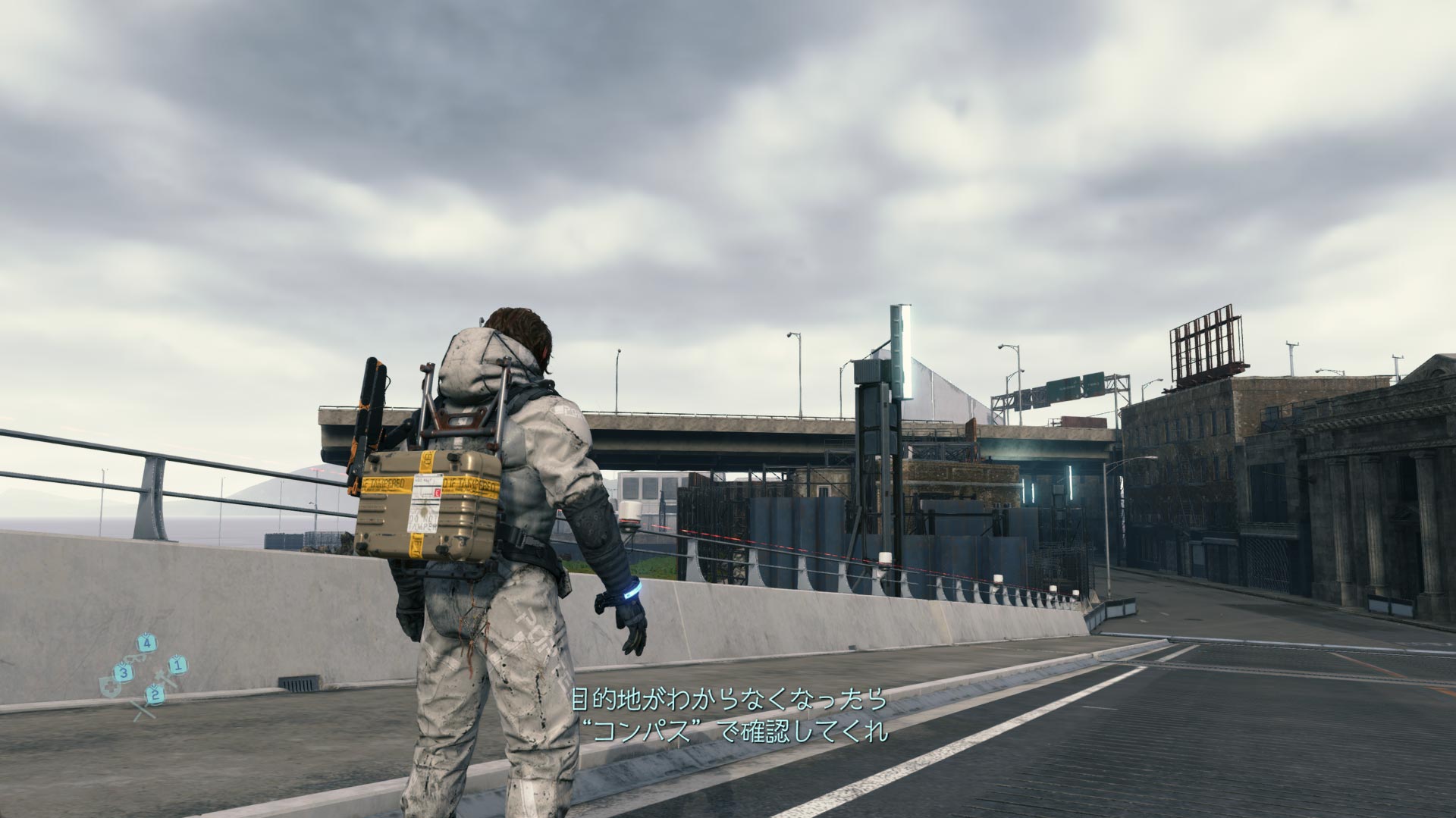1456x818 pixels.
Task: Activate the crossed weapons shortcut icon
Action: pyautogui.click(x=142, y=710)
